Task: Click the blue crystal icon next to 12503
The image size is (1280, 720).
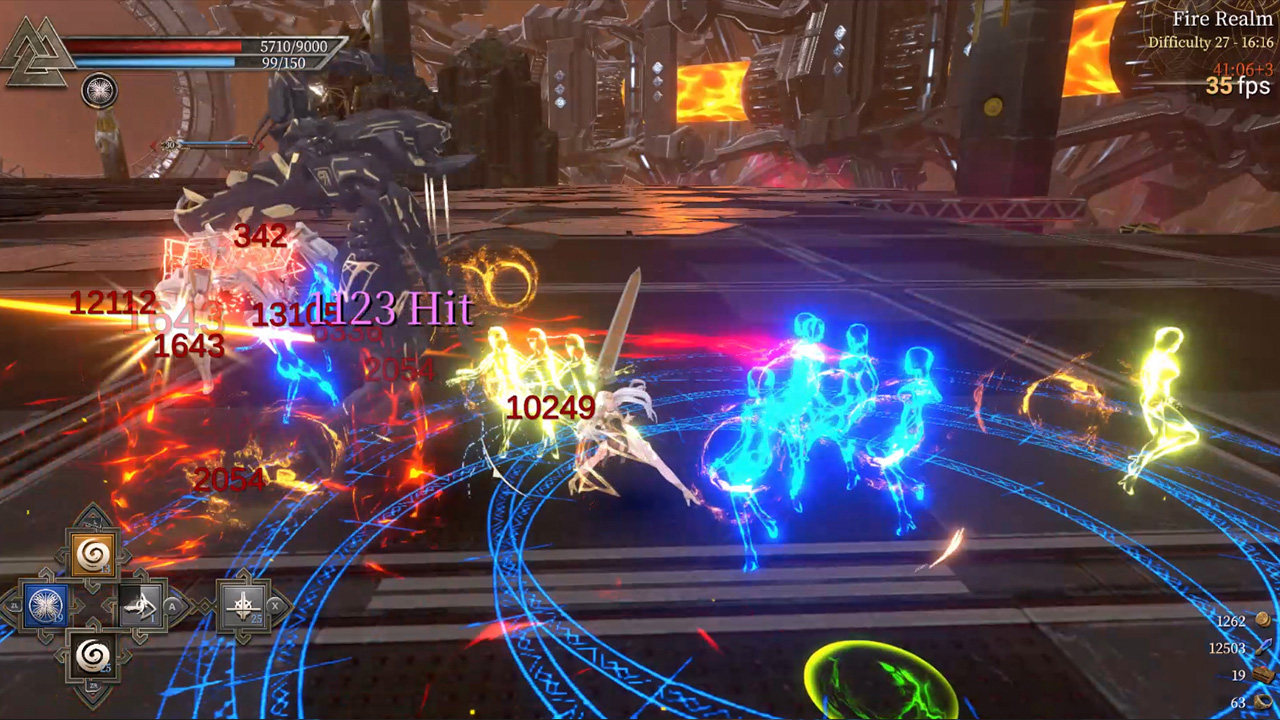Action: 1263,647
